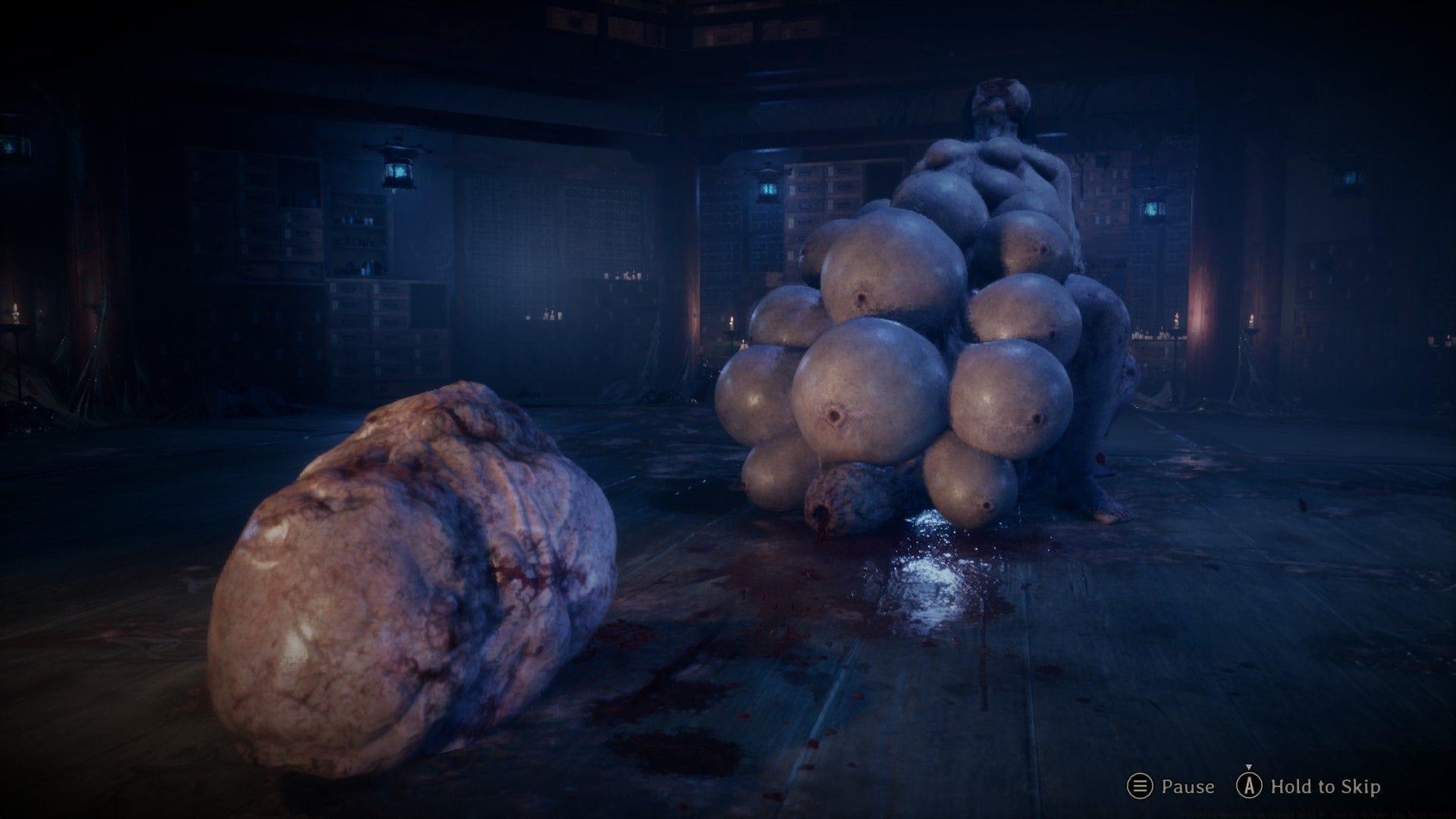
Task: Click the small triangle above the A prompt
Action: (1249, 767)
